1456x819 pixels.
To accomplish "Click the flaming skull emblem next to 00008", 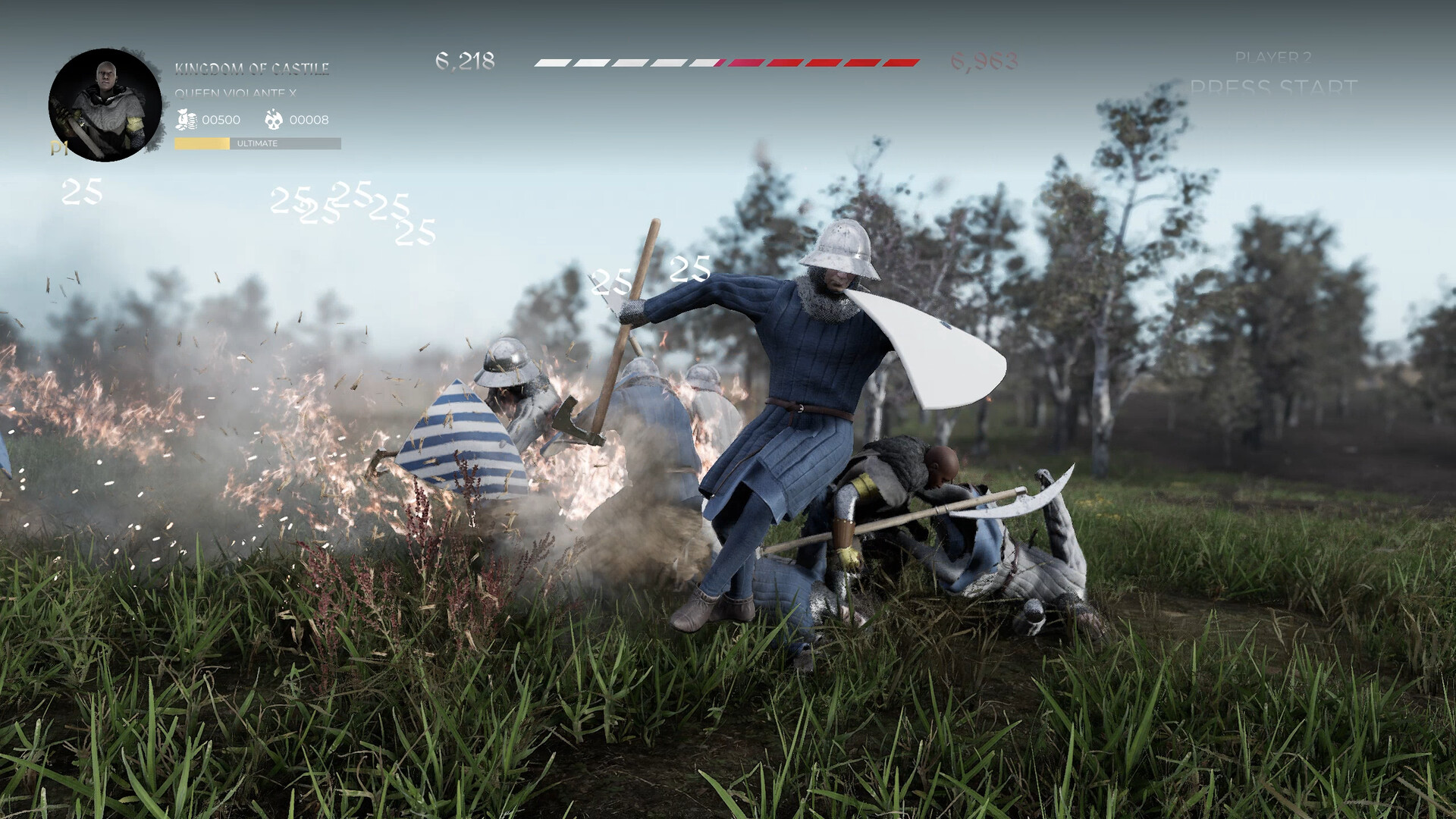I will pos(276,119).
